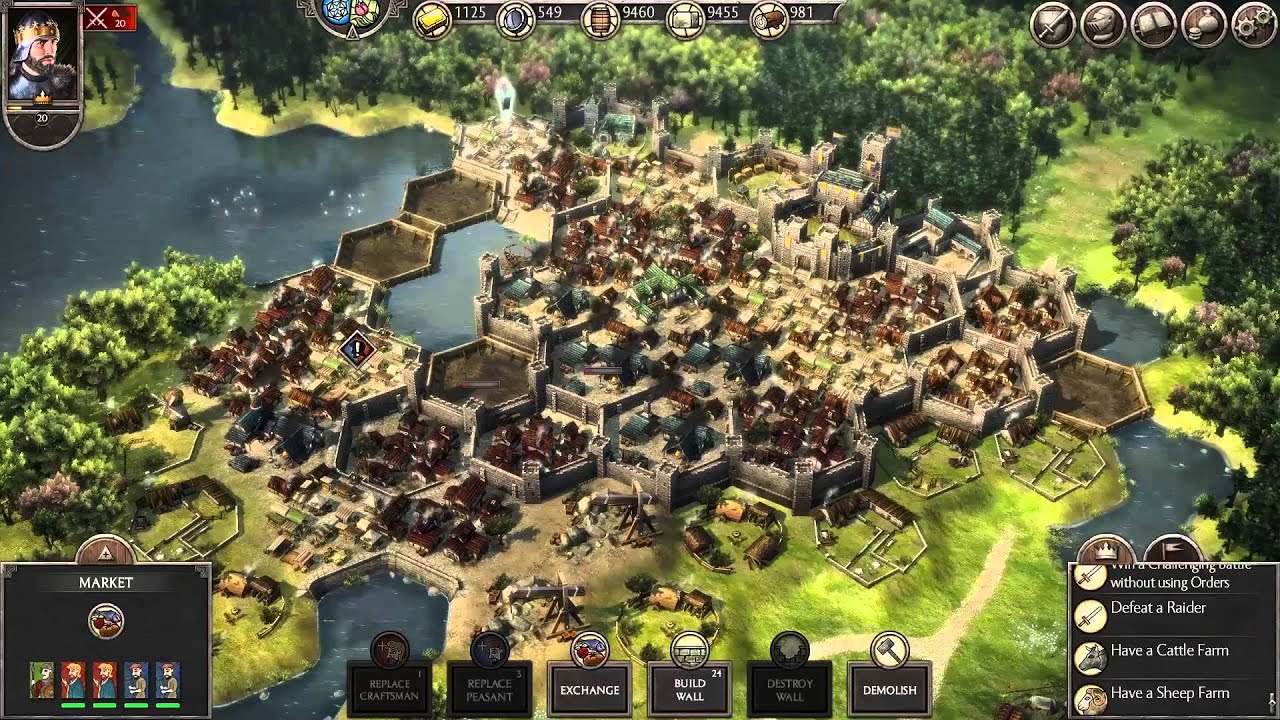Image resolution: width=1280 pixels, height=720 pixels.
Task: Click the Replace Craftsman button
Action: tap(390, 688)
